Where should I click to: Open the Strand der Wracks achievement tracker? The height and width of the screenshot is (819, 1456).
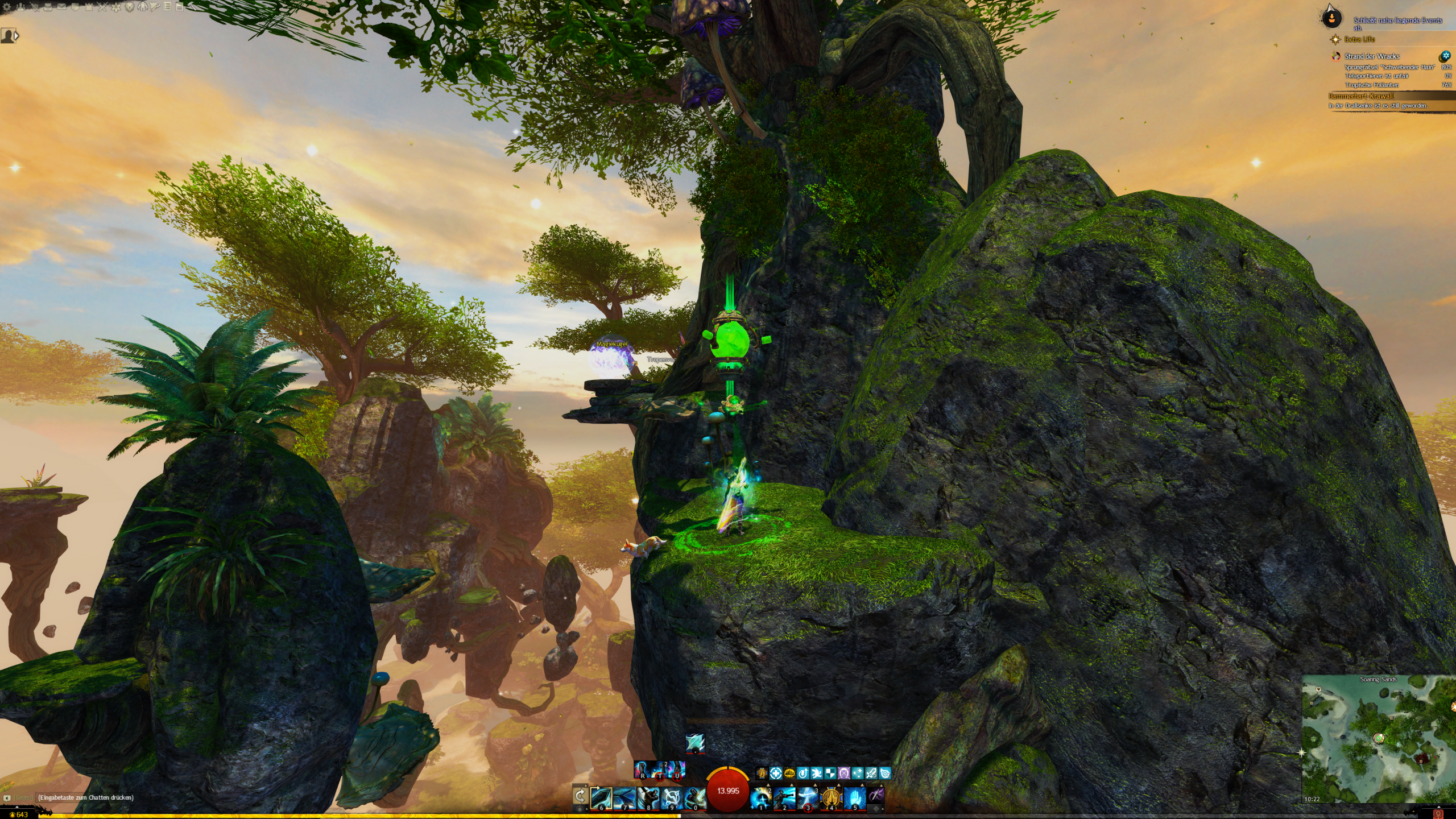click(1372, 56)
